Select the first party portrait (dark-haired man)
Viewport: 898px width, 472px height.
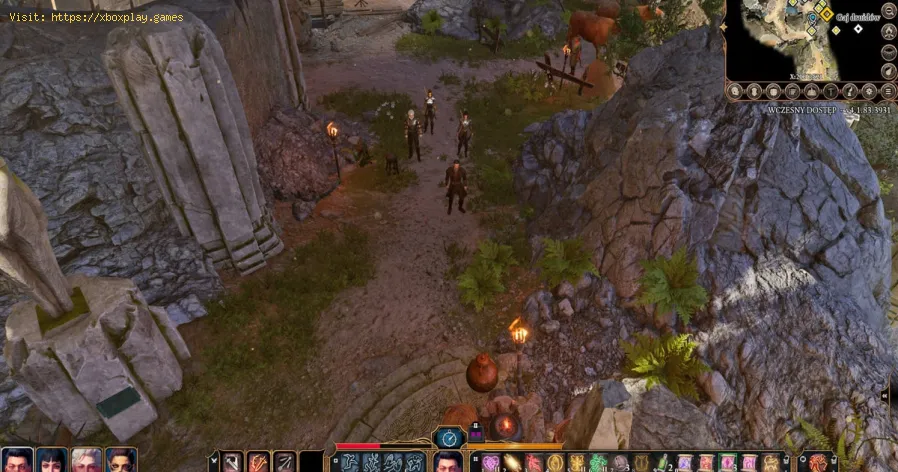point(18,461)
